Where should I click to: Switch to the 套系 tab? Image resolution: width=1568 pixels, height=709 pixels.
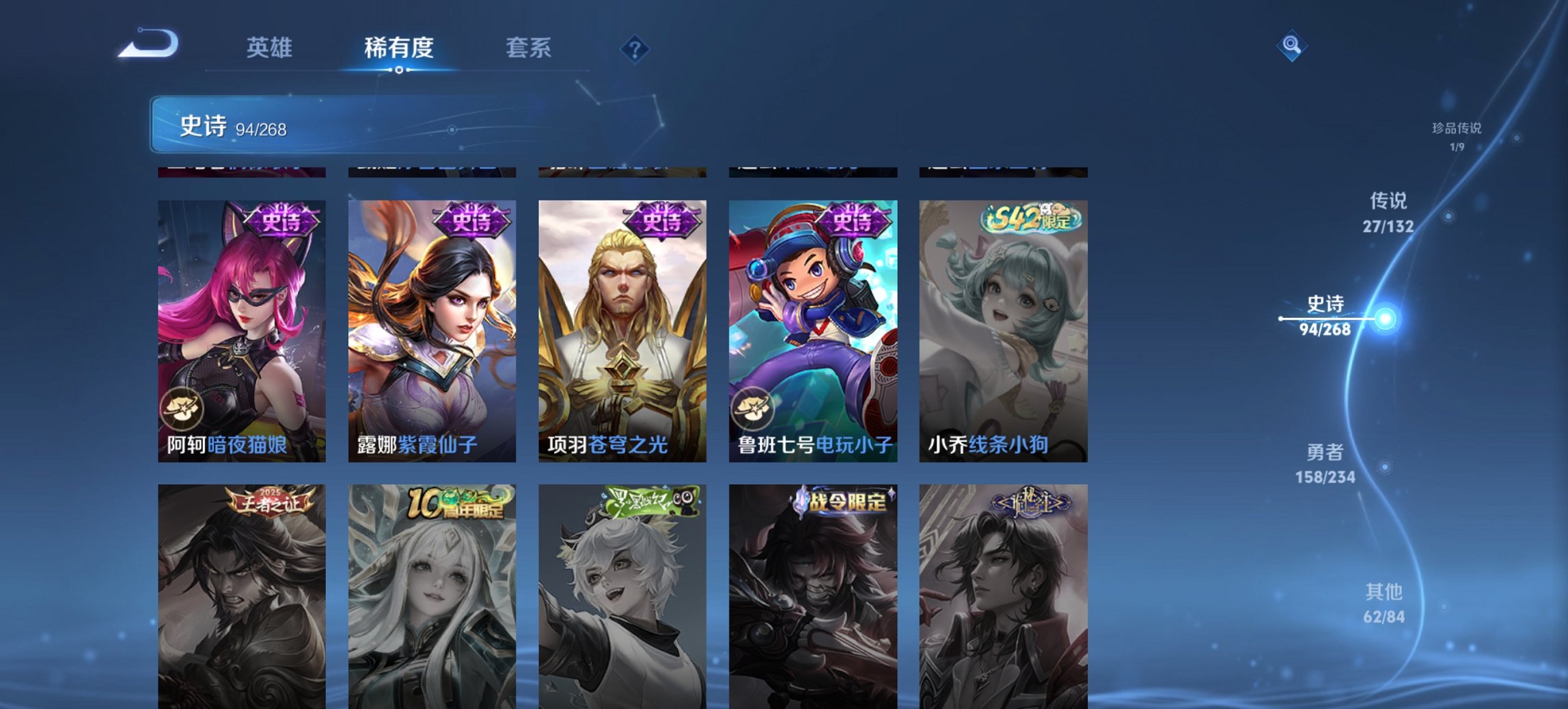coord(529,47)
